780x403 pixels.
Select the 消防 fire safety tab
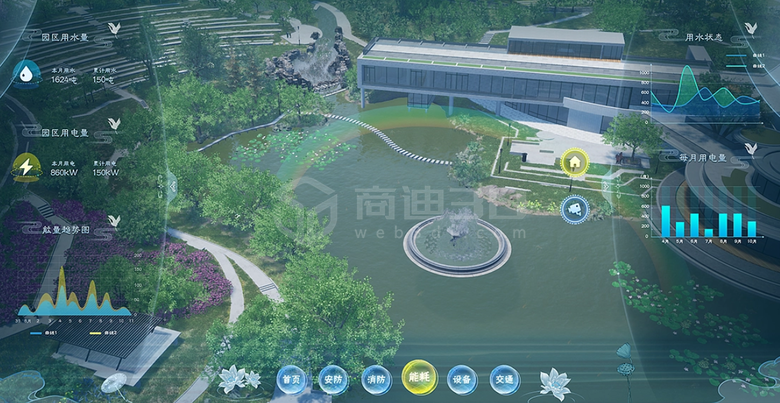pos(376,379)
